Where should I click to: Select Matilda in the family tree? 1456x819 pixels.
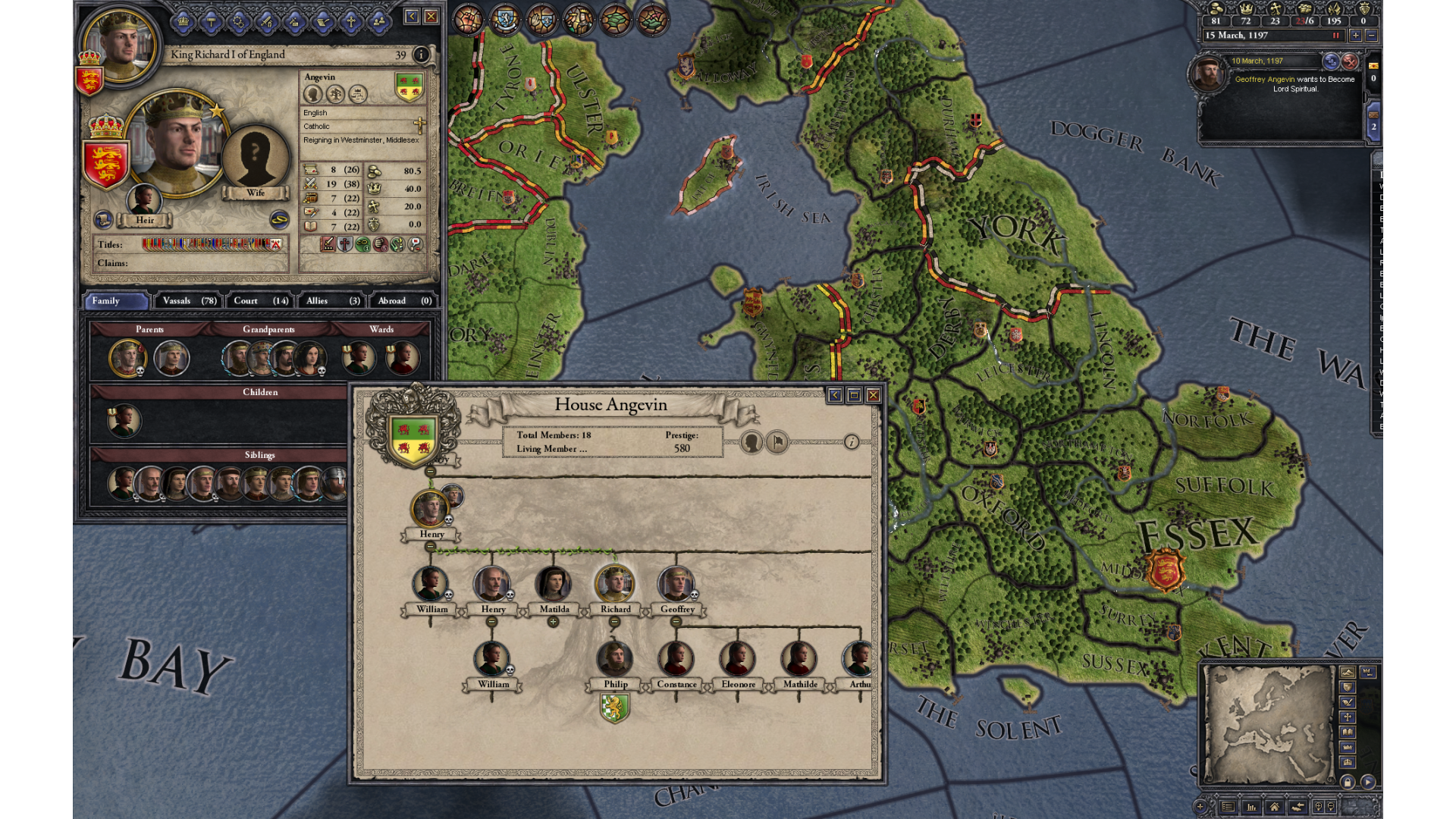(x=553, y=585)
